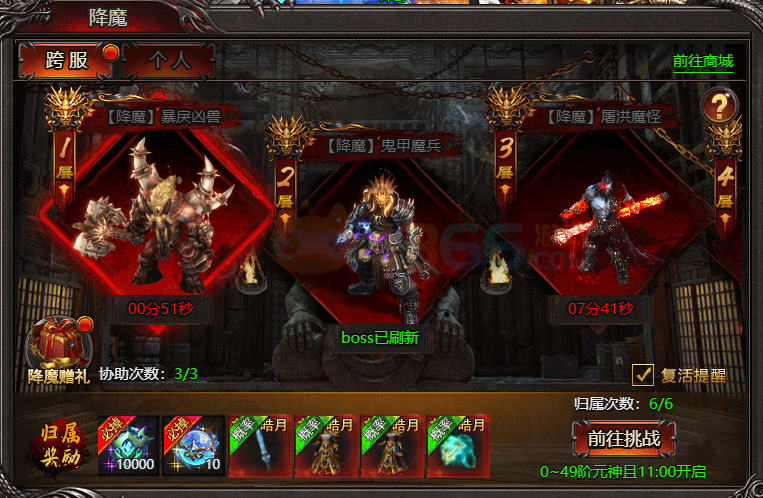This screenshot has height=498, width=763.
Task: Open the 前往商城 shop link
Action: tap(702, 61)
